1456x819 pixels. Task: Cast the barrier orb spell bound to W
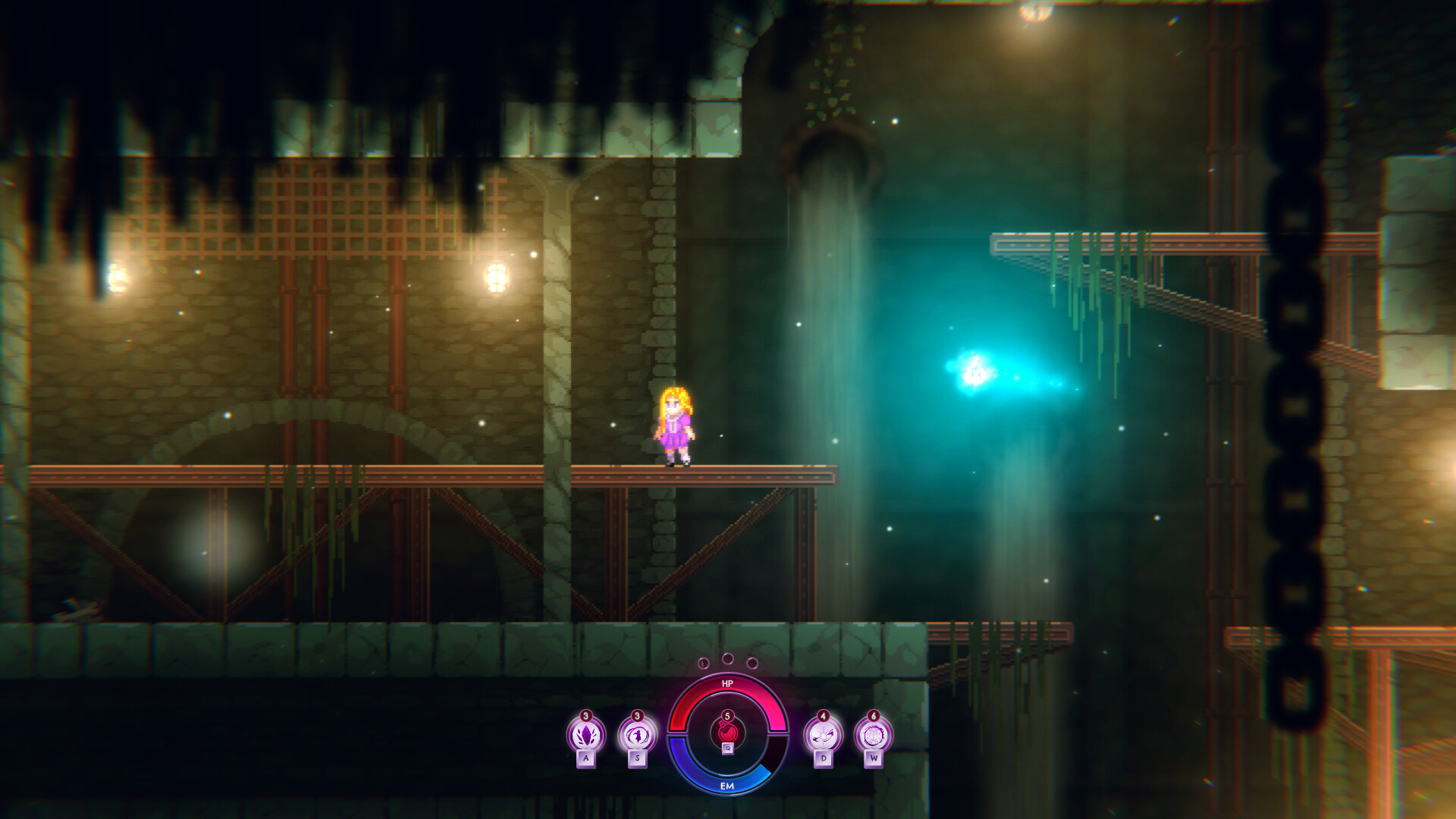[874, 735]
